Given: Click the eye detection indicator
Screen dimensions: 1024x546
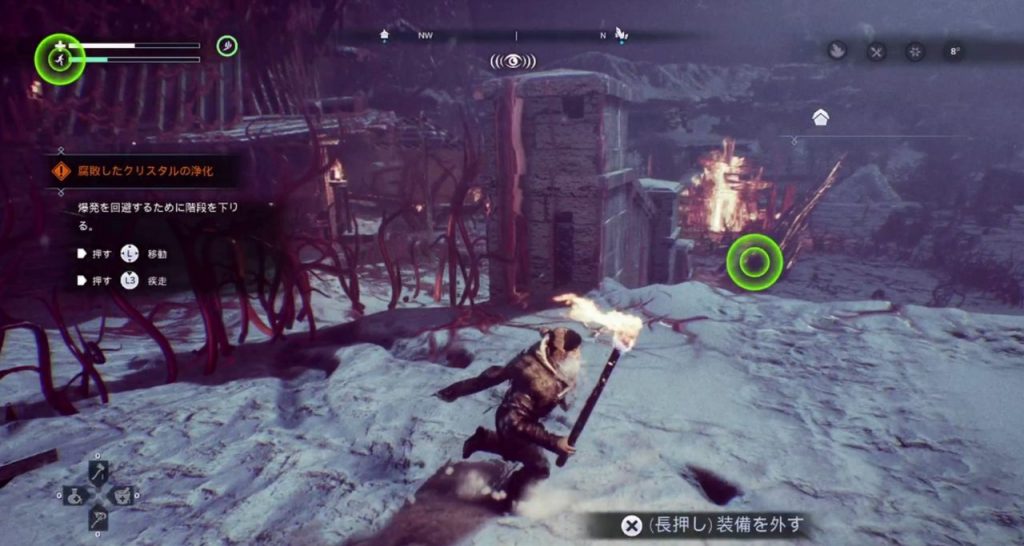Looking at the screenshot, I should pos(512,61).
